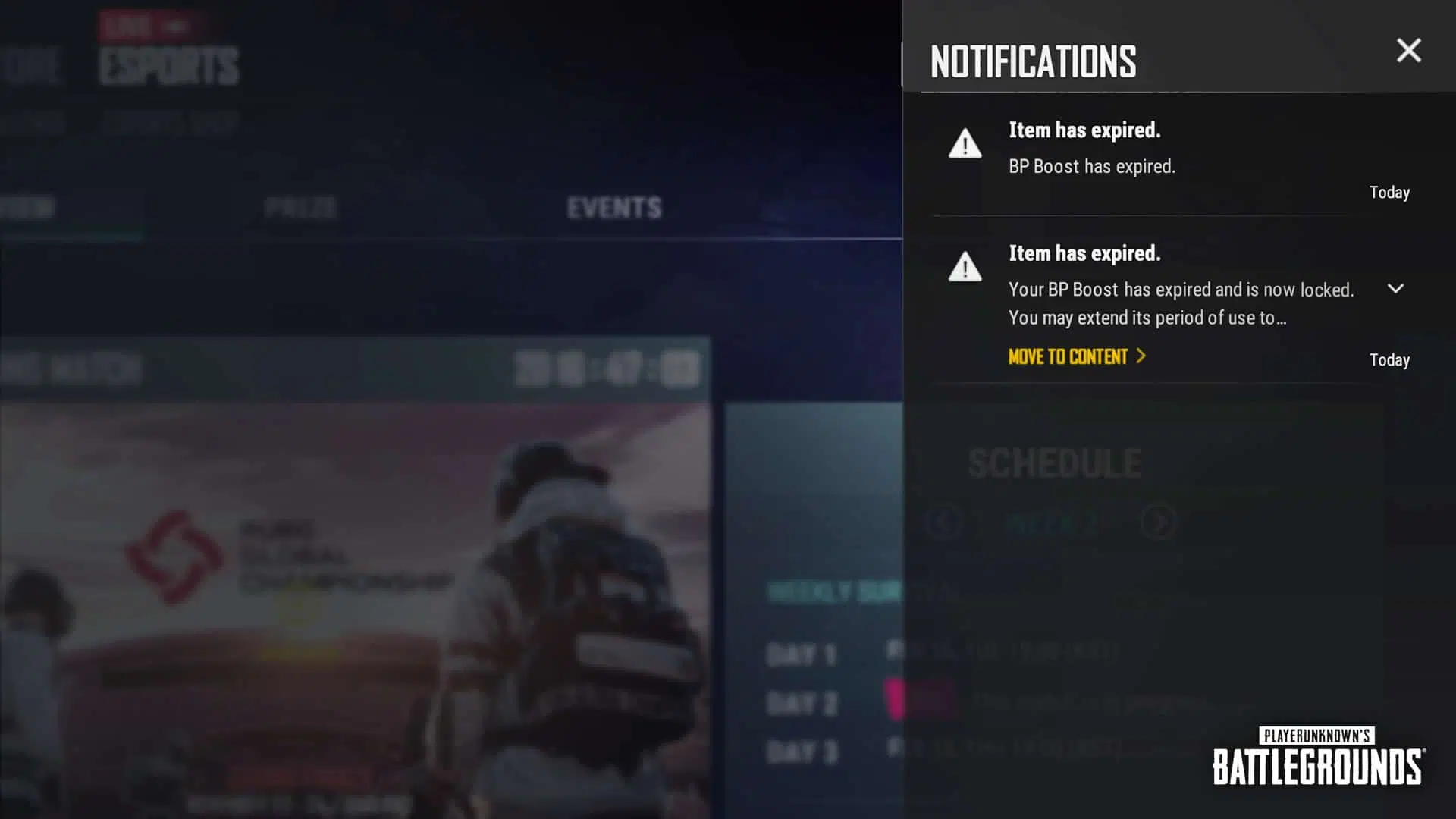Switch to the EVENTS tab
The width and height of the screenshot is (1456, 819).
coord(614,206)
